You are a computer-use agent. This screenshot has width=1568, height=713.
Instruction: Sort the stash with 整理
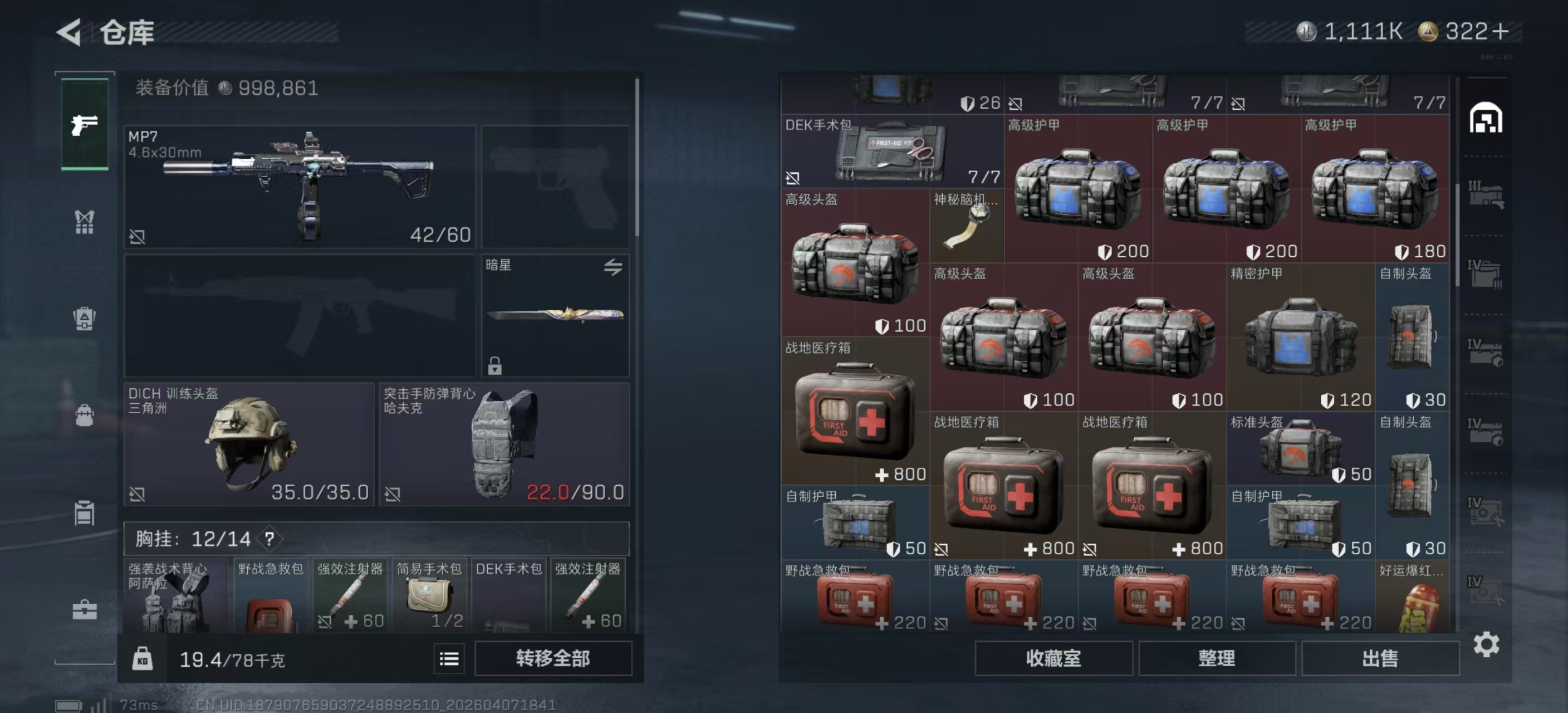tap(1216, 658)
